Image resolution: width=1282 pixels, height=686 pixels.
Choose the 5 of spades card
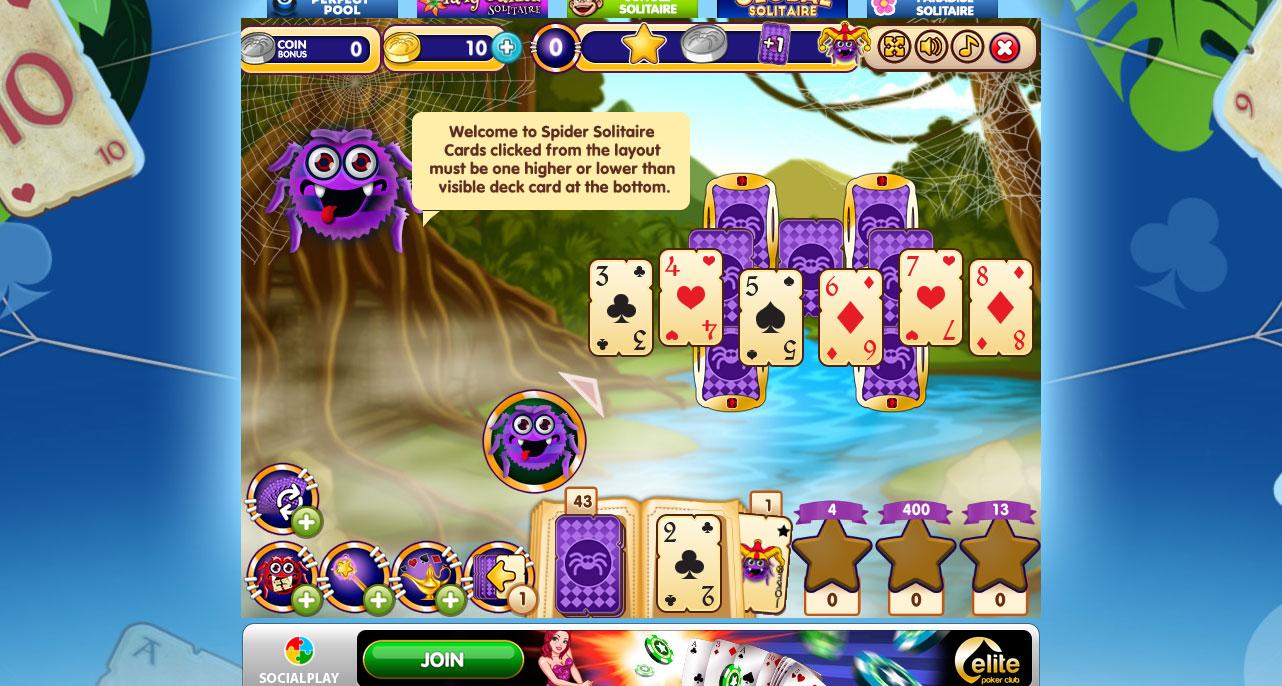770,317
